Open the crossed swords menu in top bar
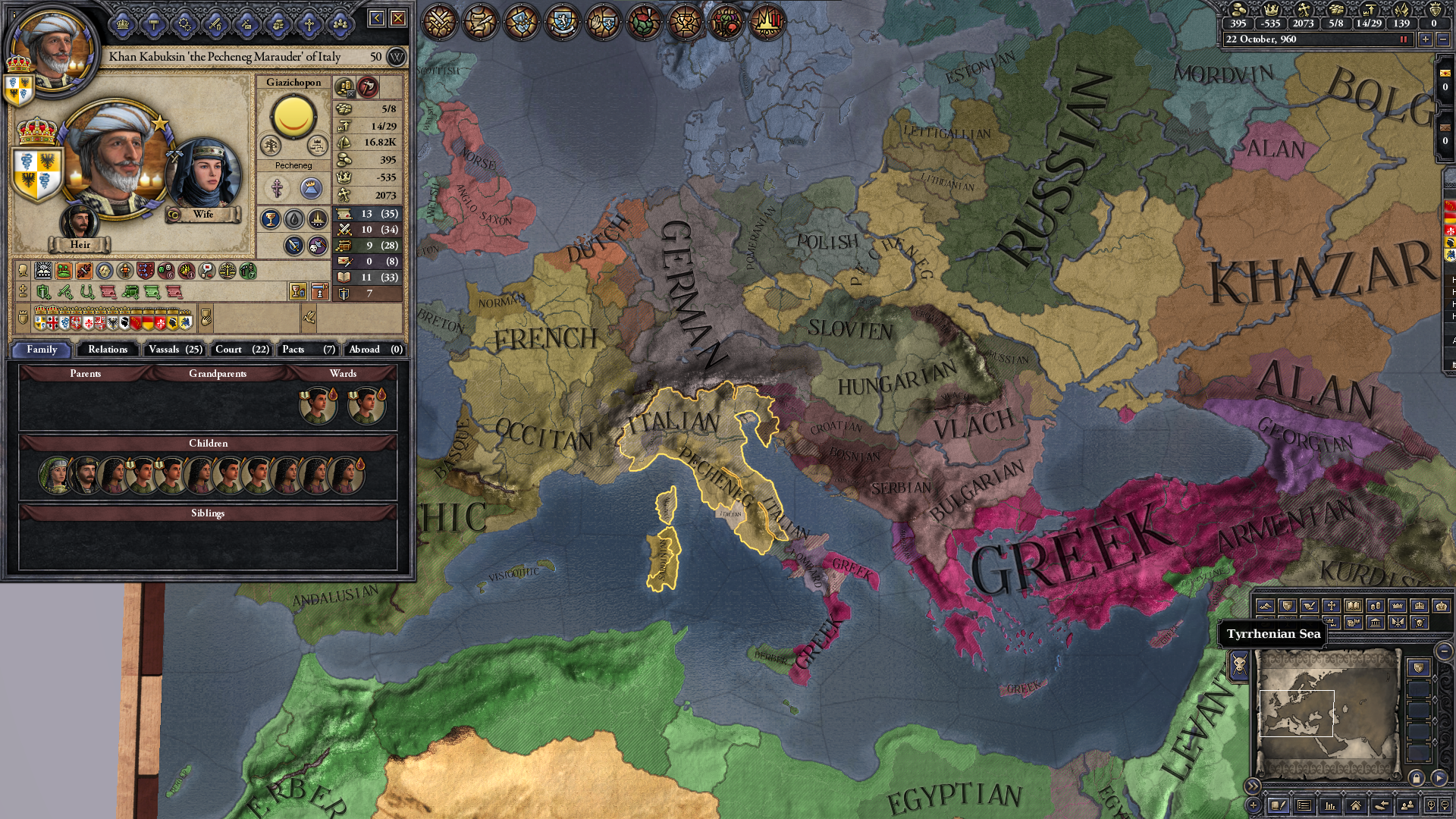This screenshot has width=1456, height=819. point(439,21)
